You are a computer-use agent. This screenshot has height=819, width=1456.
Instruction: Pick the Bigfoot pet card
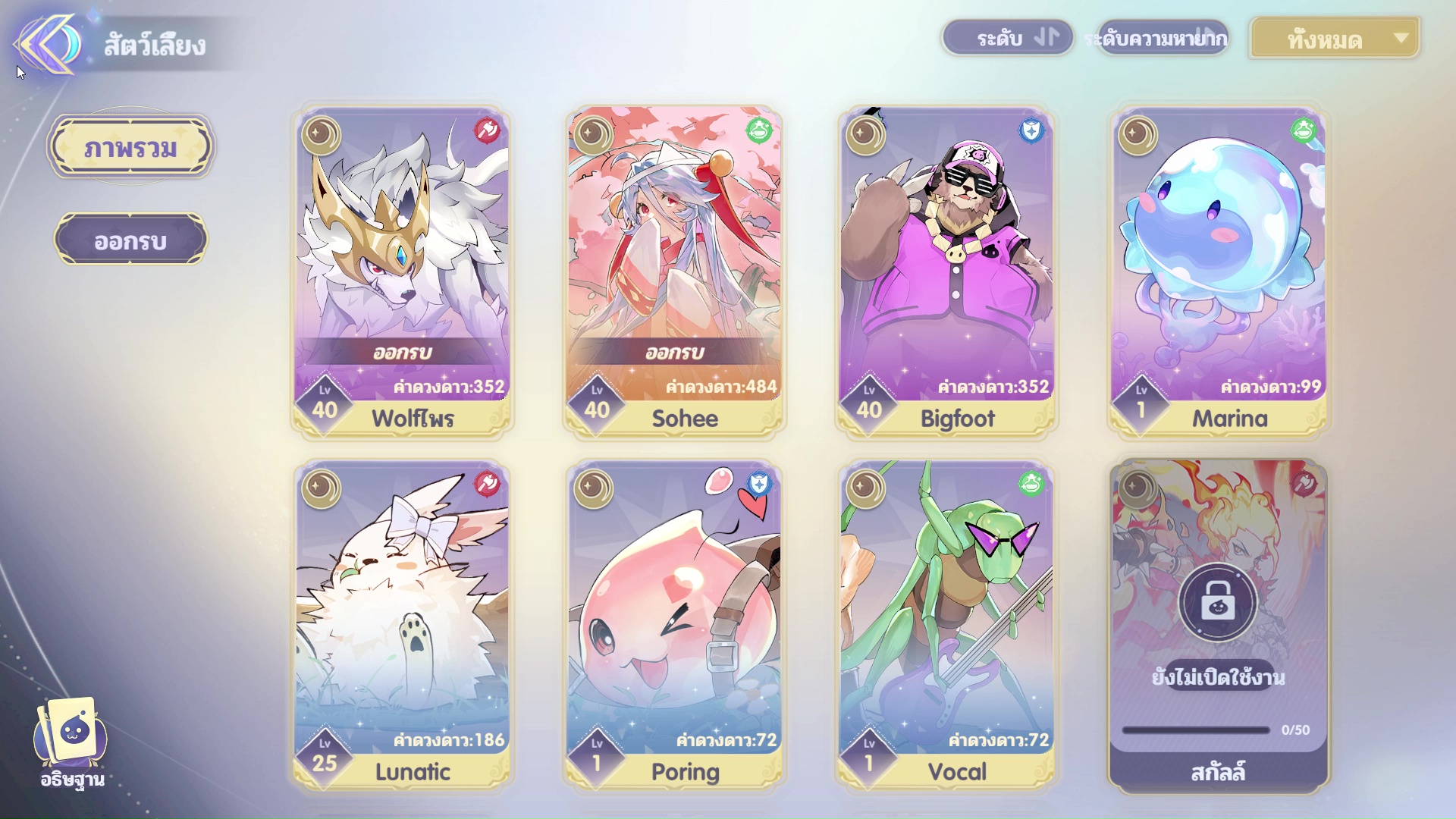coord(946,271)
